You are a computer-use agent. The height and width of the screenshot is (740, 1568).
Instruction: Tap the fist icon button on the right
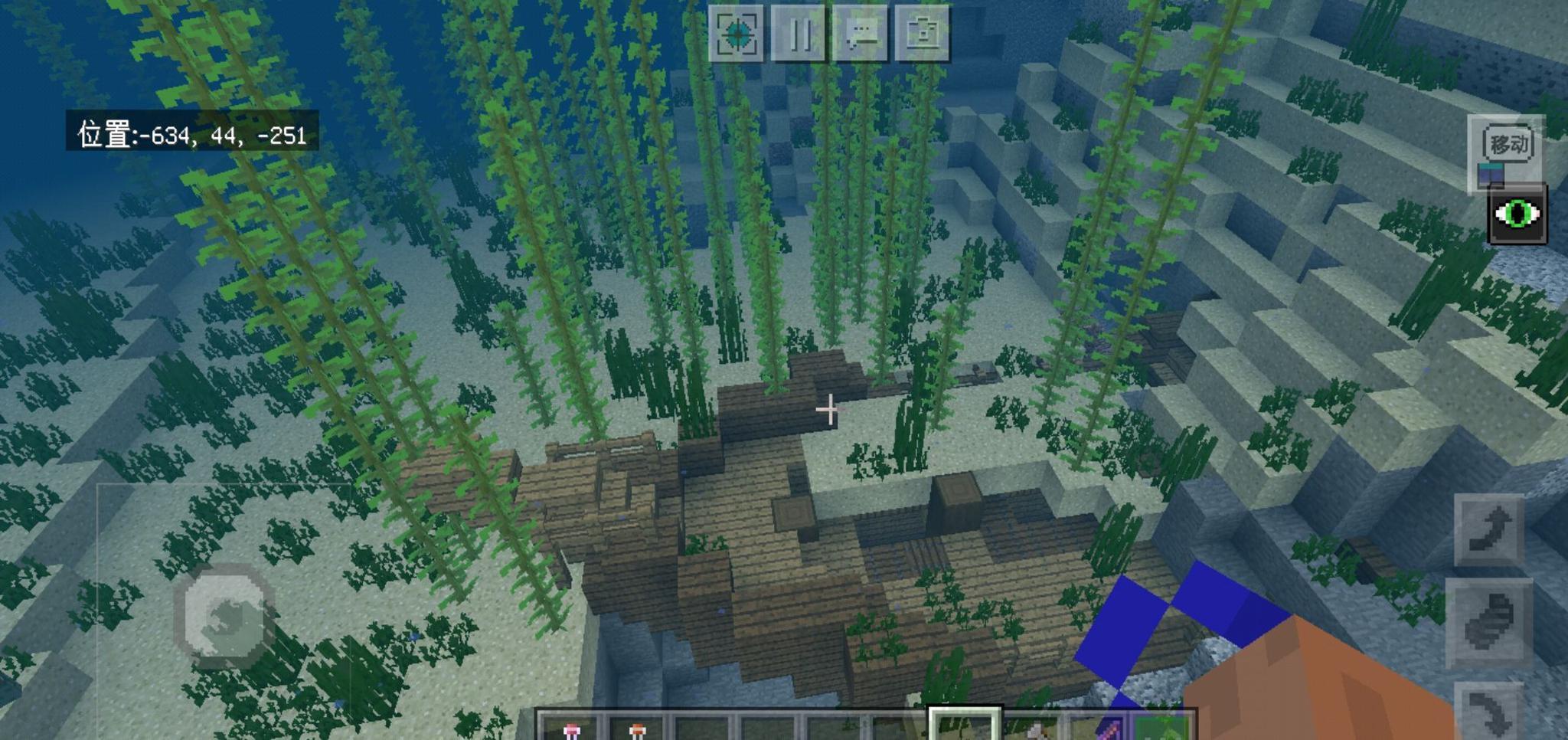1488,622
